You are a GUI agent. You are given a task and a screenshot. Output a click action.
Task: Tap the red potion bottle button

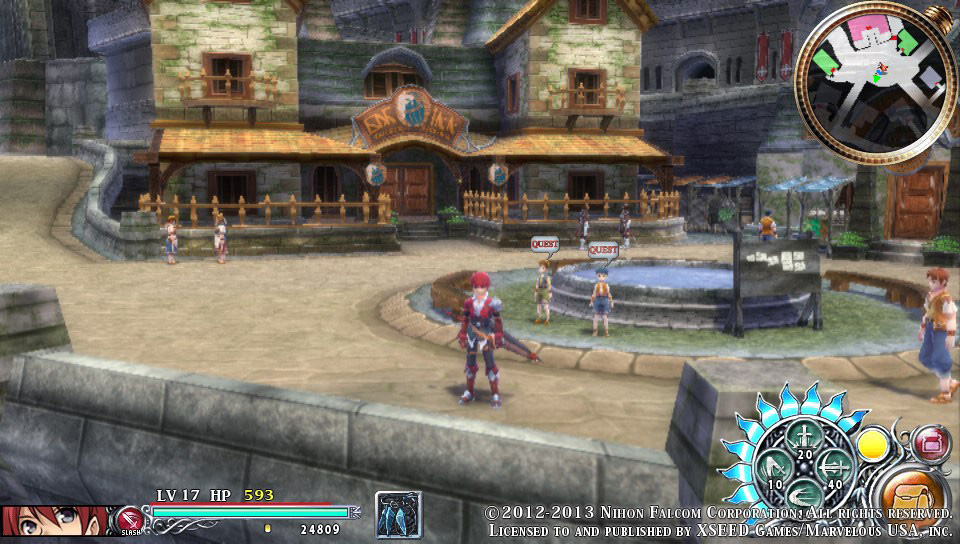pos(930,443)
